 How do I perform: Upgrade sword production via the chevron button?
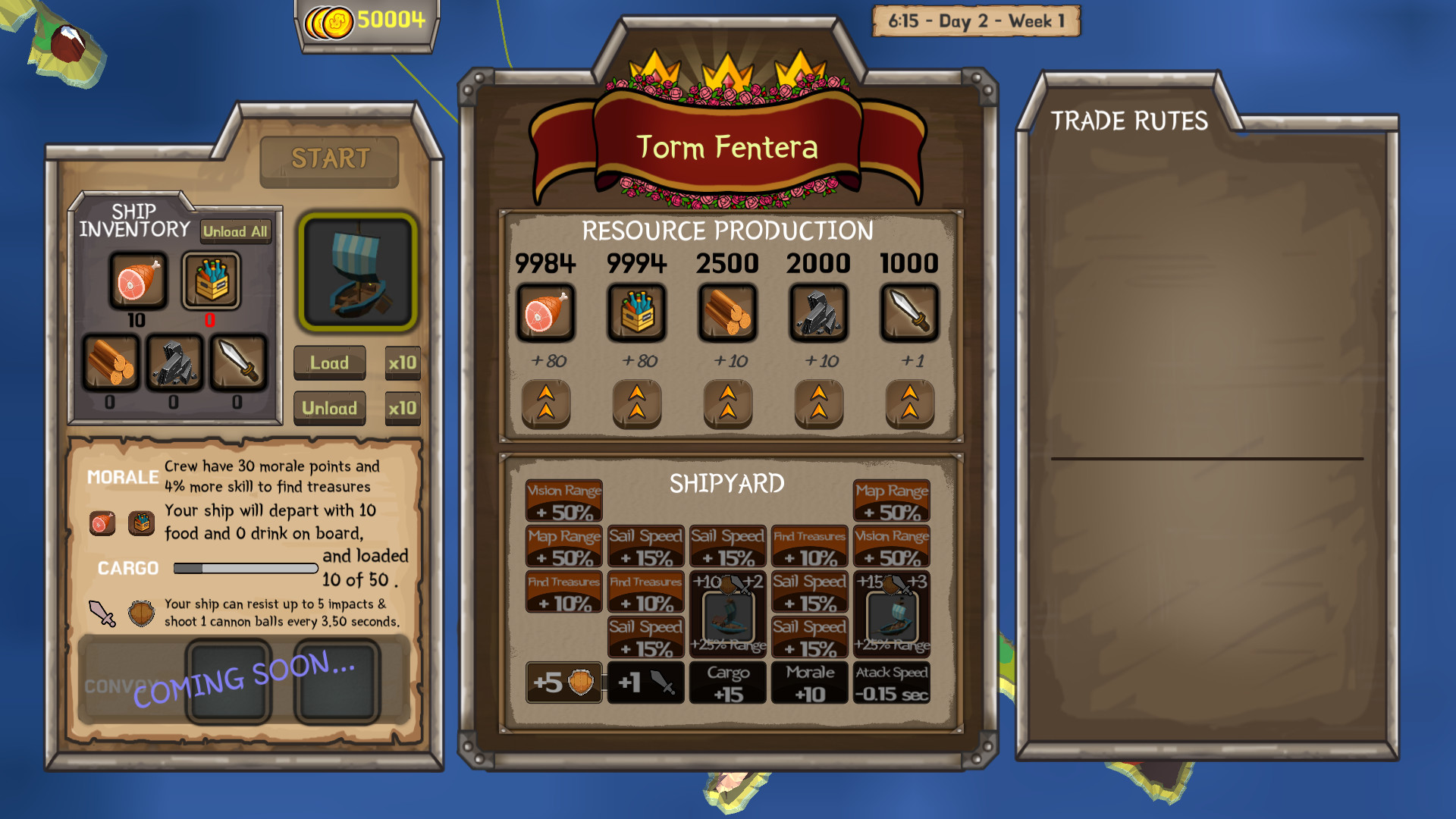[x=909, y=404]
